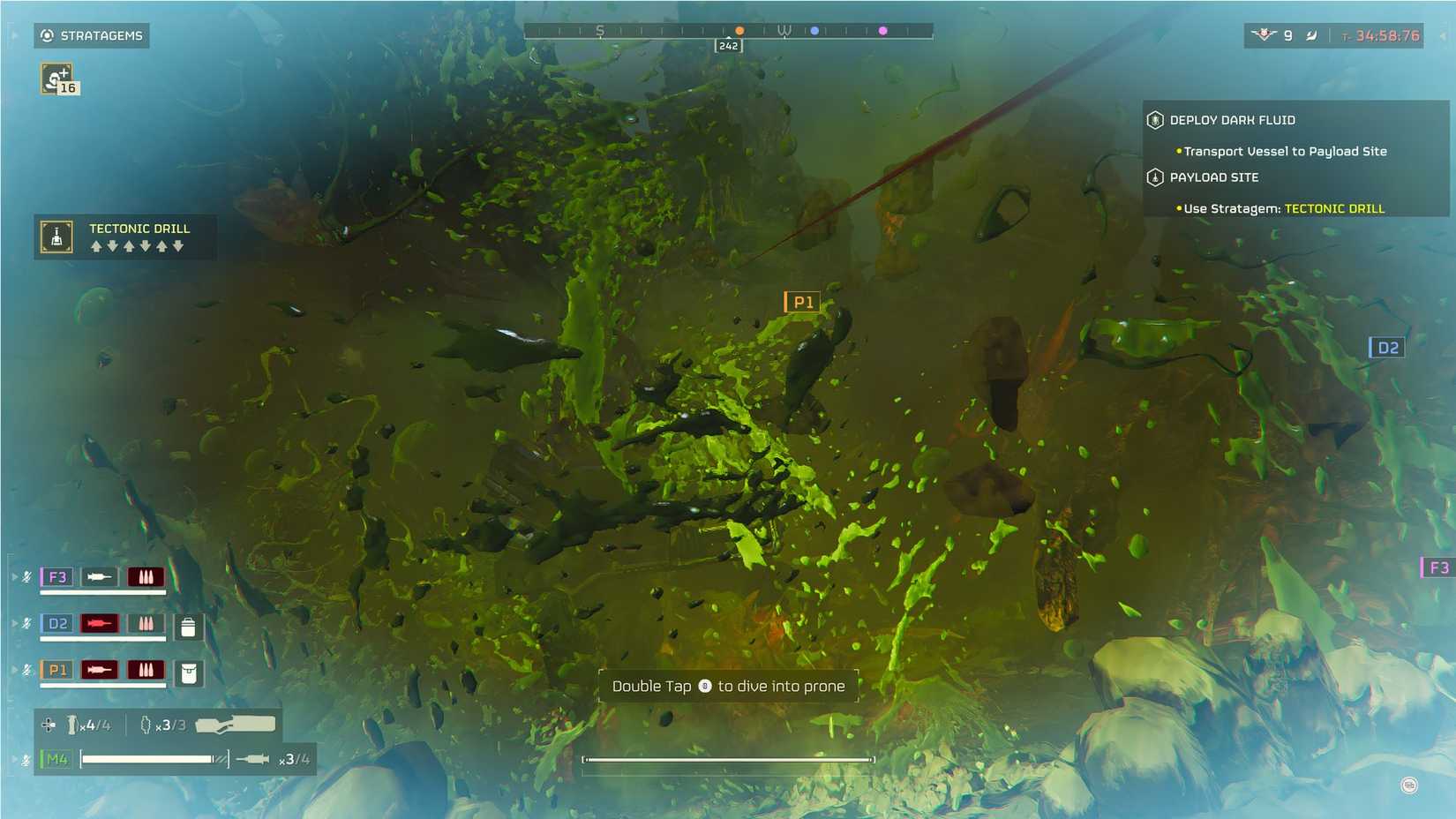Open the Stratagems menu

click(91, 35)
